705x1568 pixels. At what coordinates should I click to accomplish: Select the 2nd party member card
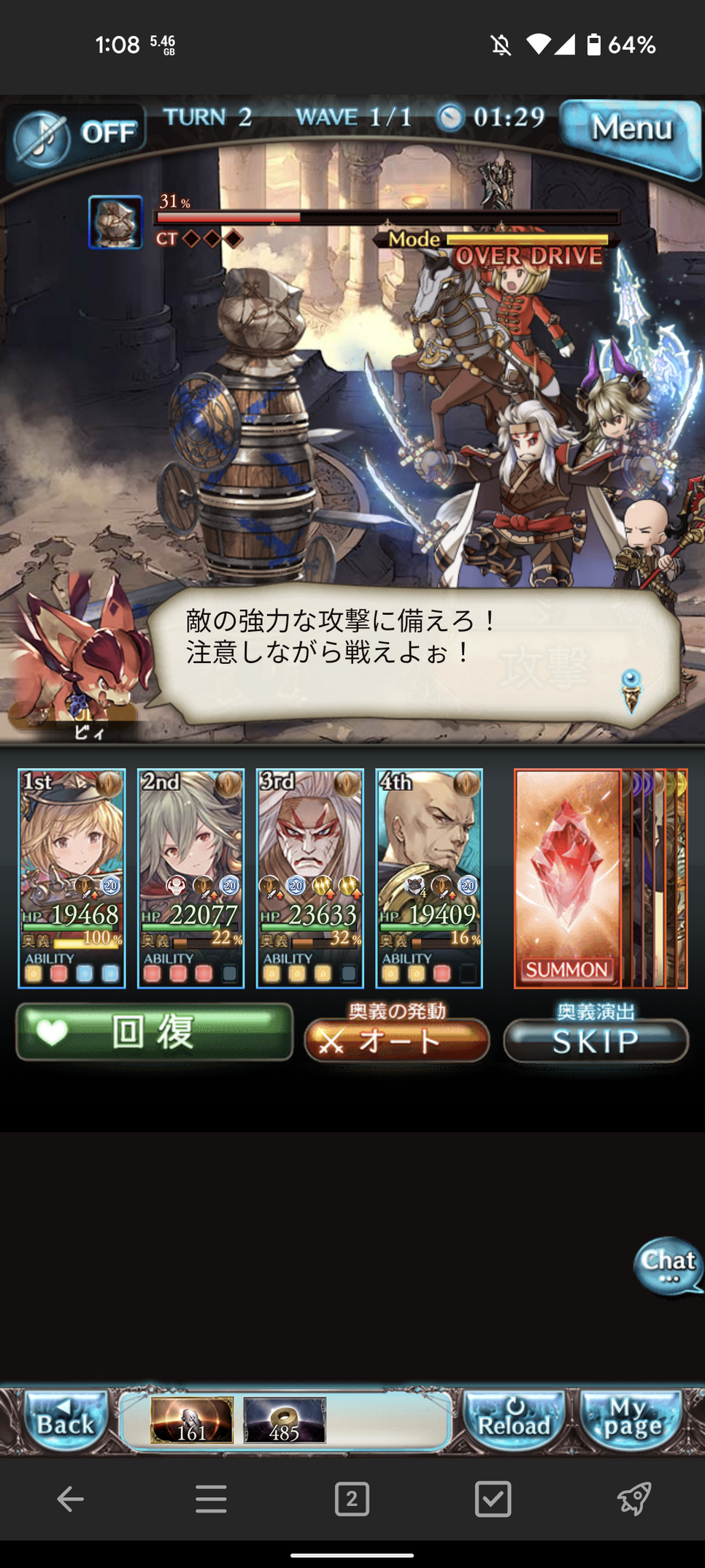[190, 878]
